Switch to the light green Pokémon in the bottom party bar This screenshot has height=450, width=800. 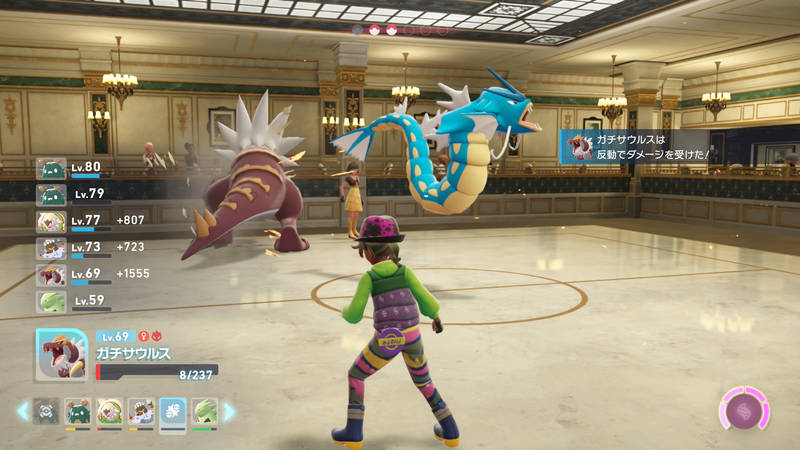click(x=204, y=411)
